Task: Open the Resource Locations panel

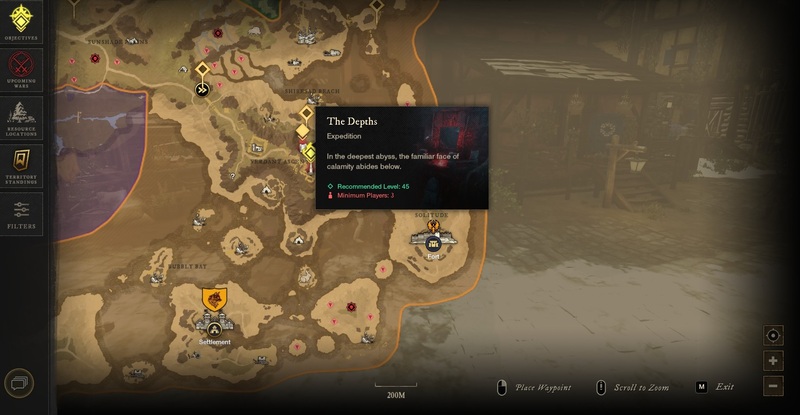Action: click(x=21, y=114)
